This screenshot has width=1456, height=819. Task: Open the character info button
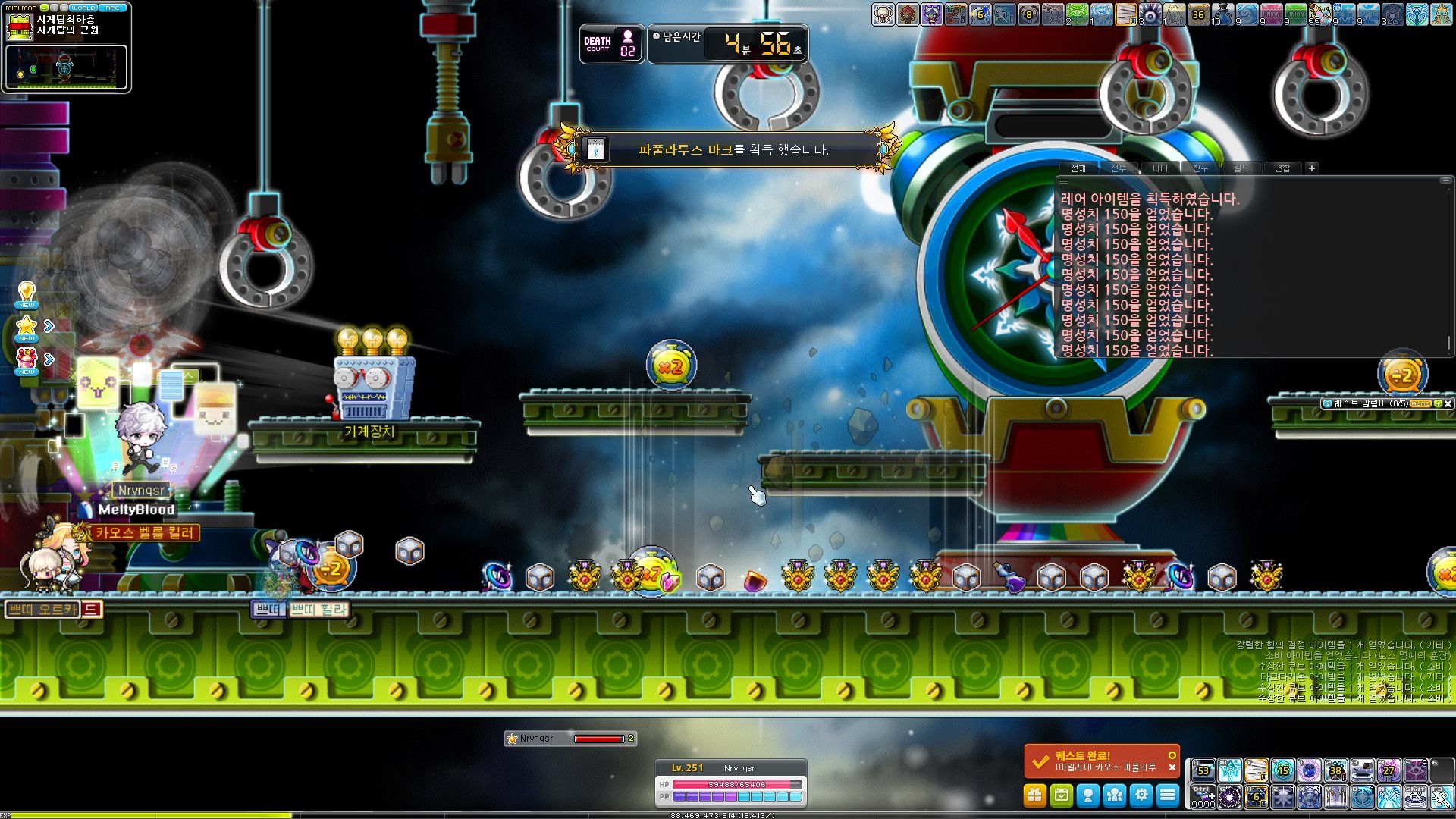(x=1088, y=795)
